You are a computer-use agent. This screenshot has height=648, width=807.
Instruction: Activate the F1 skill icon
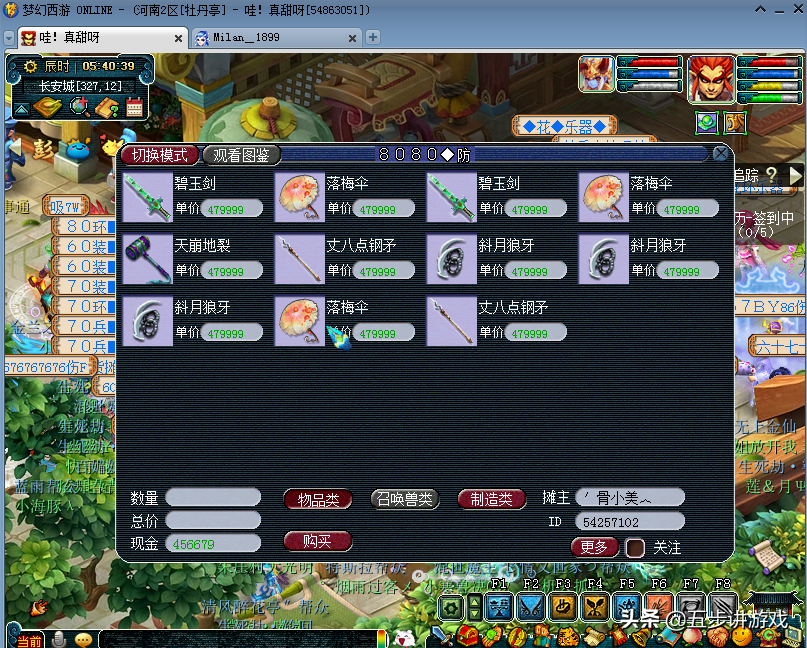[498, 606]
